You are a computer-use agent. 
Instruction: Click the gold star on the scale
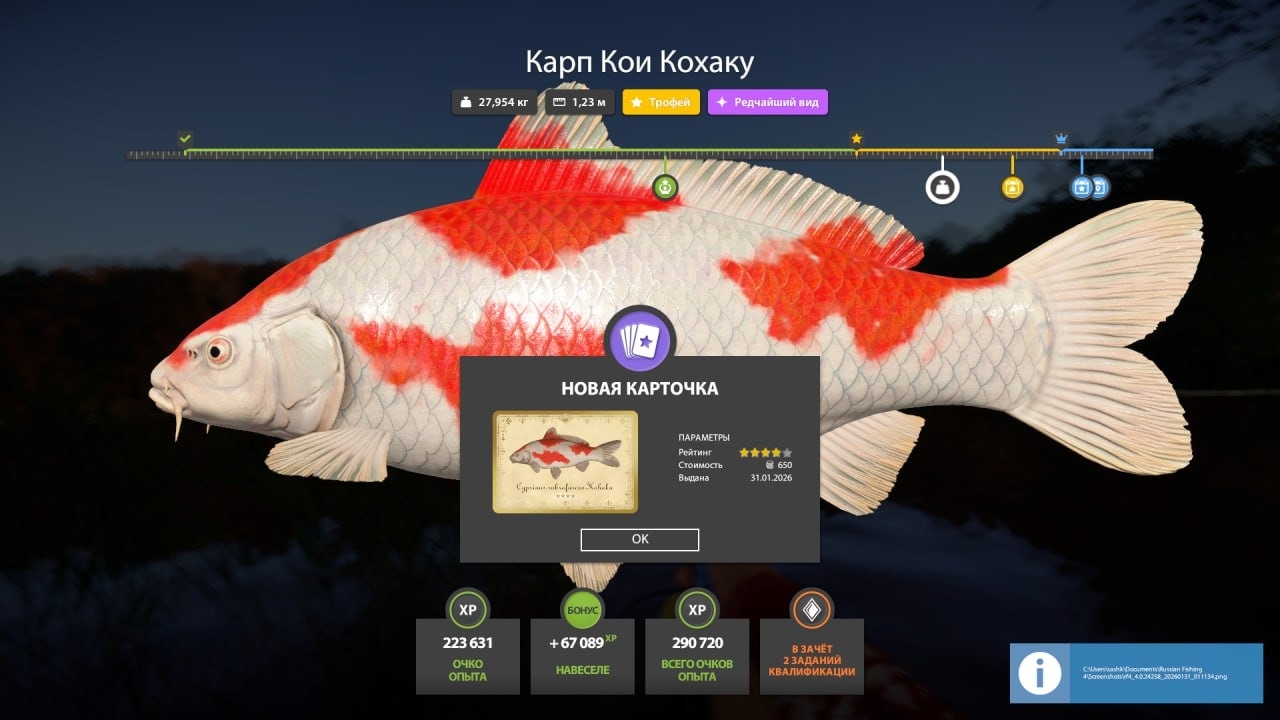pyautogui.click(x=856, y=139)
